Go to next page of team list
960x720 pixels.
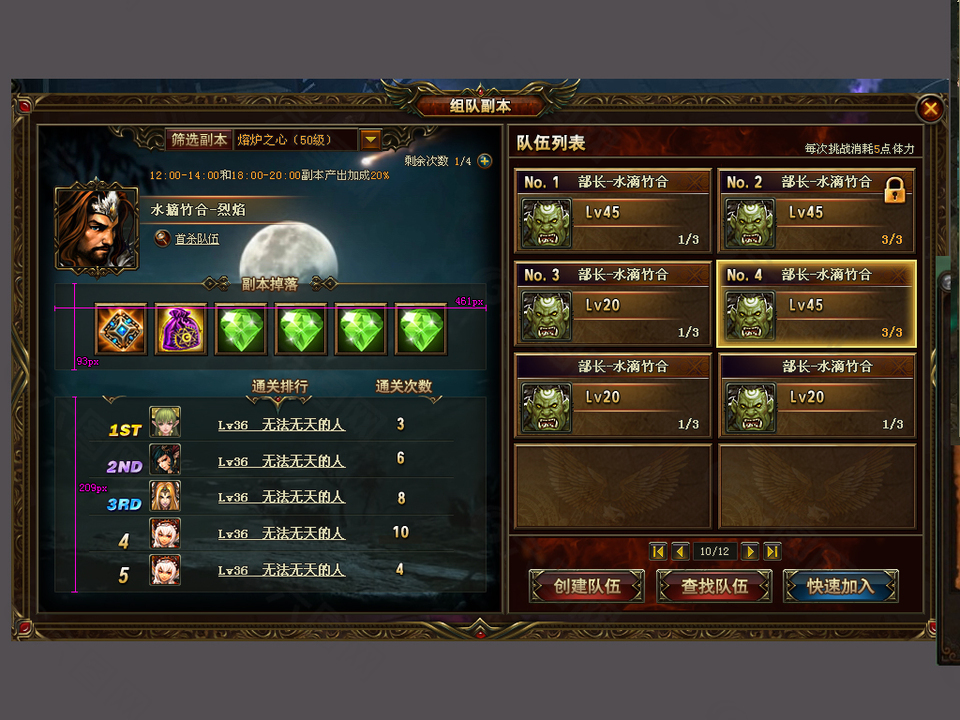750,551
